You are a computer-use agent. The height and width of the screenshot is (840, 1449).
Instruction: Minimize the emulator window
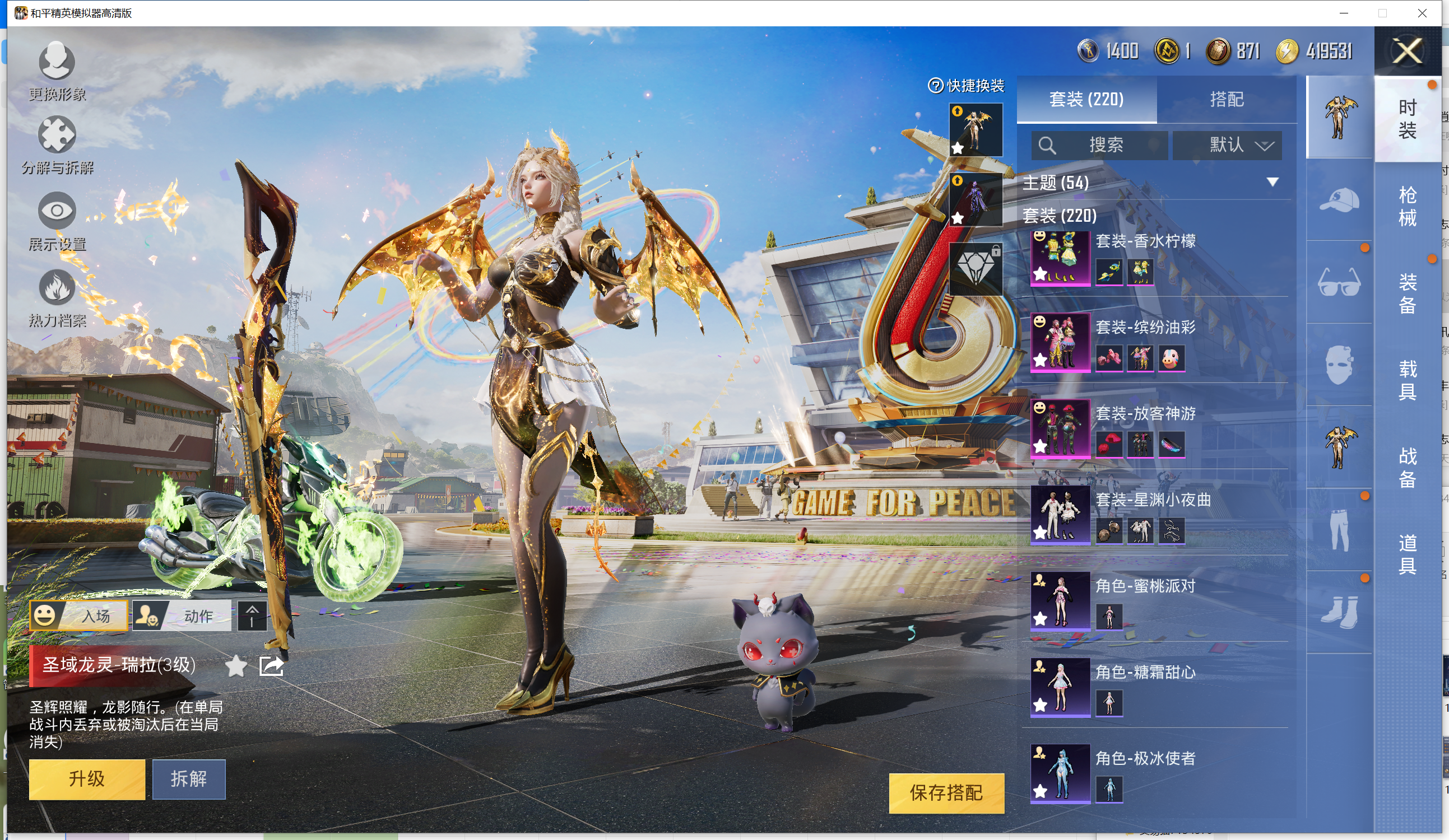coord(1344,13)
